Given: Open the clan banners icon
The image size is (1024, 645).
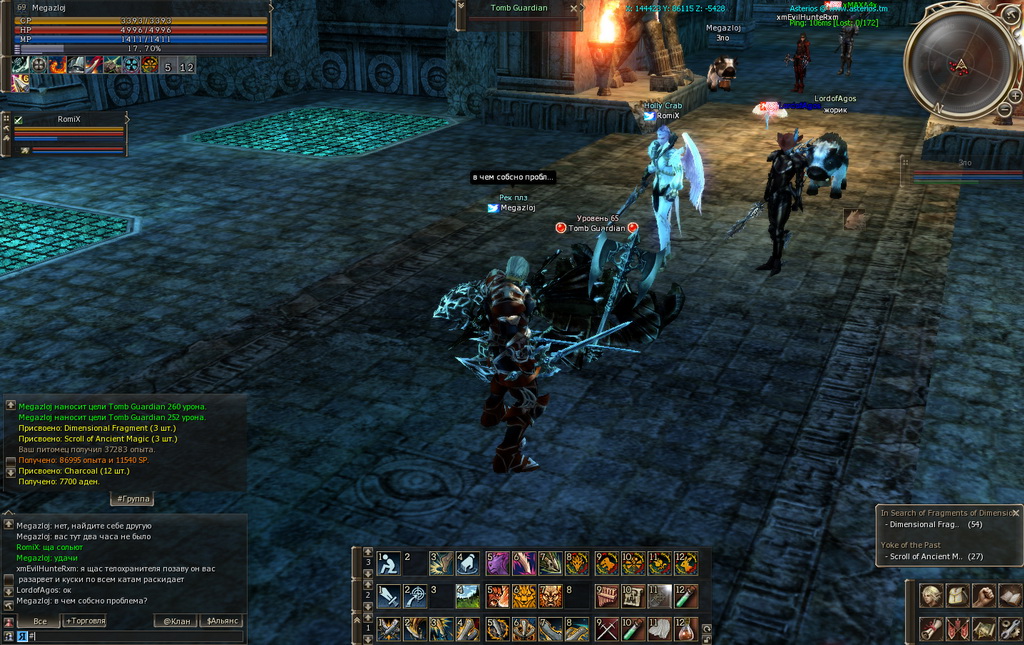Looking at the screenshot, I should pos(958,629).
